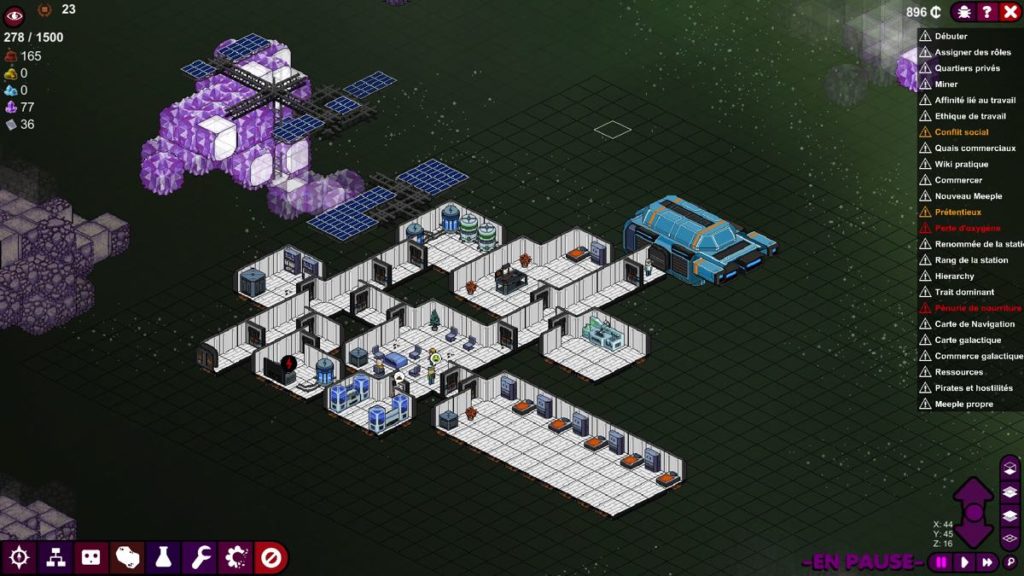Toggle the eye visibility icon
1024x576 pixels.
coord(15,14)
